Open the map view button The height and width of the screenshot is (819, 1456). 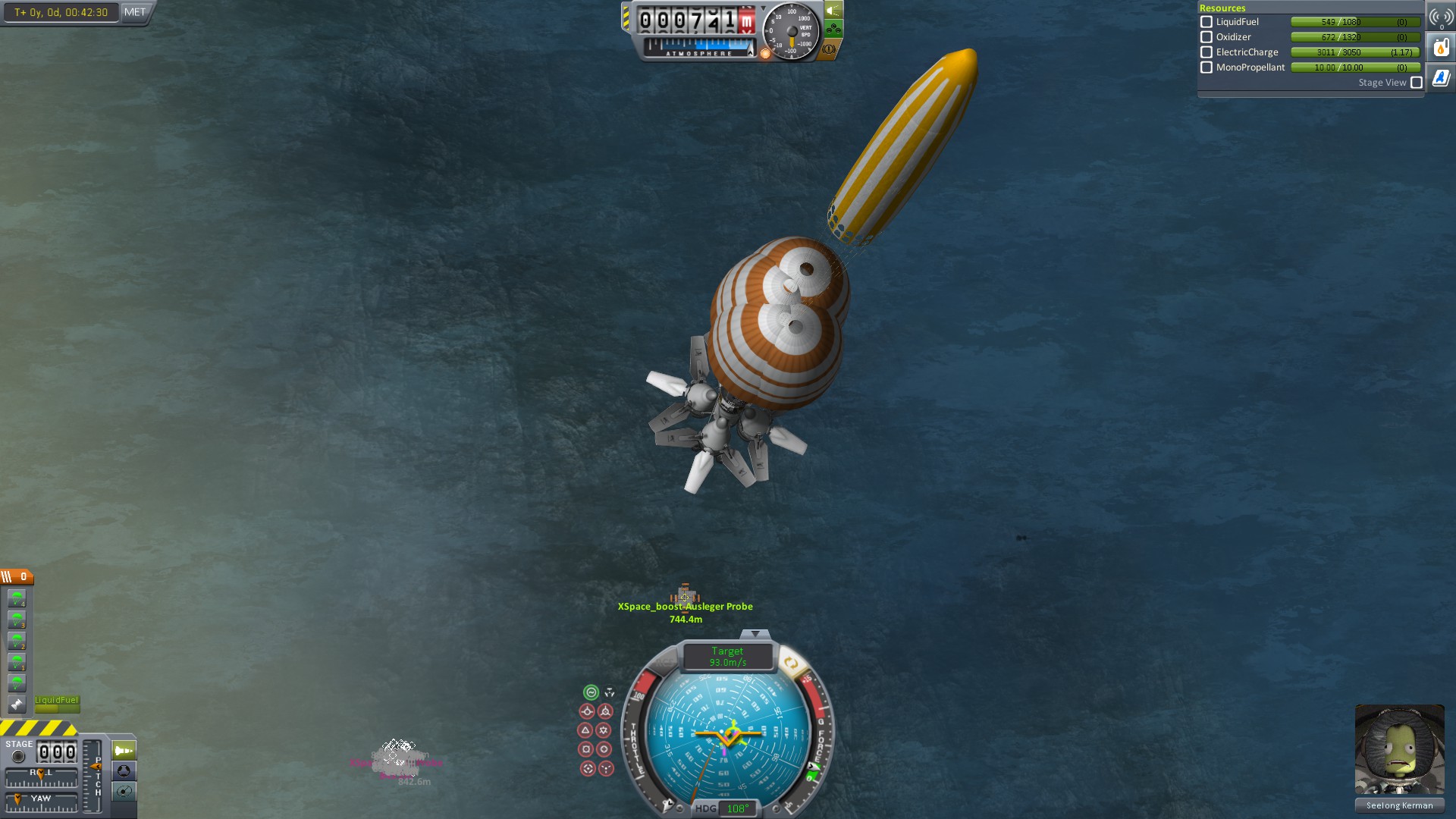pos(124,792)
